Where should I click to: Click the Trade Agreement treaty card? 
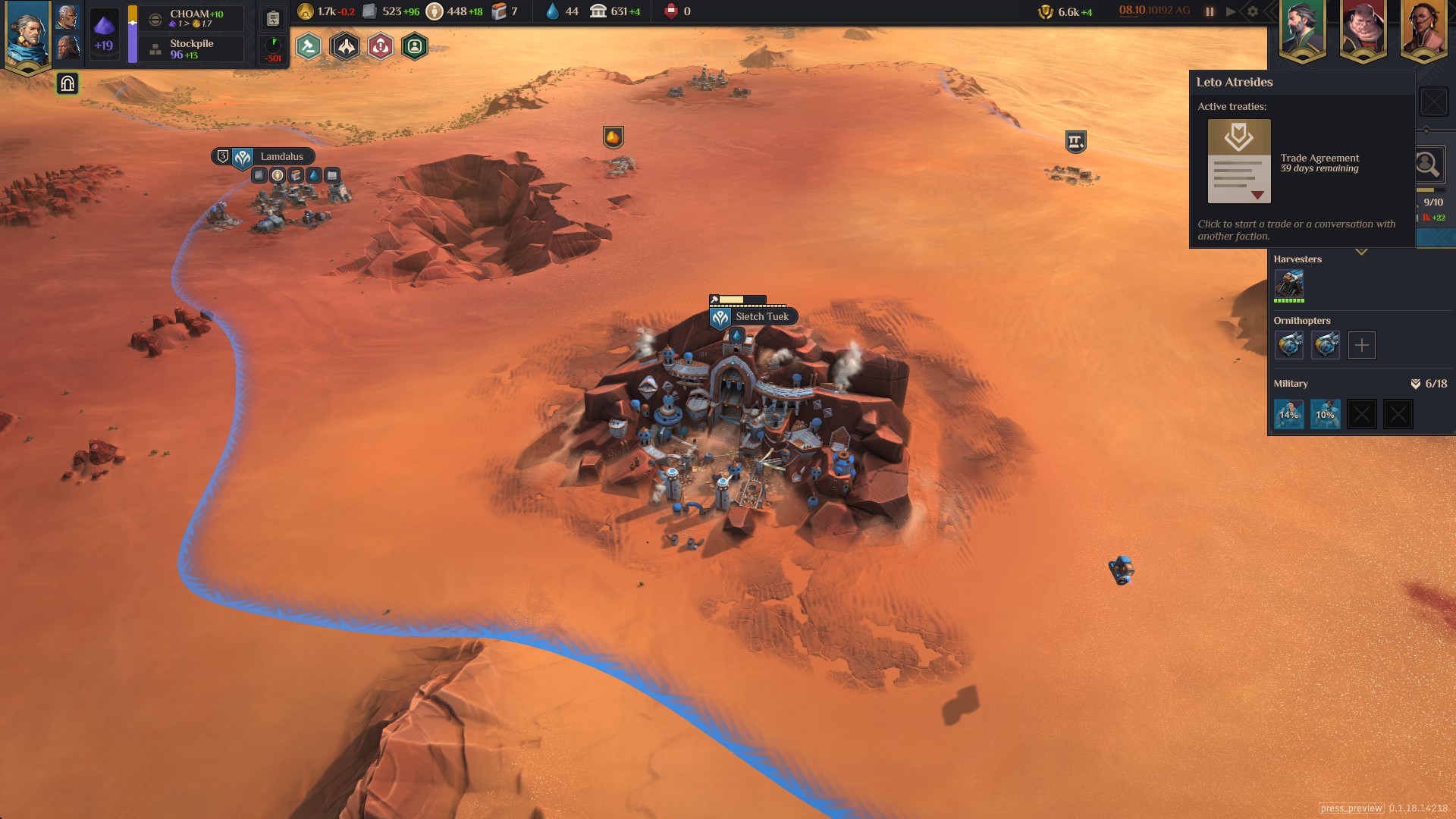click(1240, 163)
